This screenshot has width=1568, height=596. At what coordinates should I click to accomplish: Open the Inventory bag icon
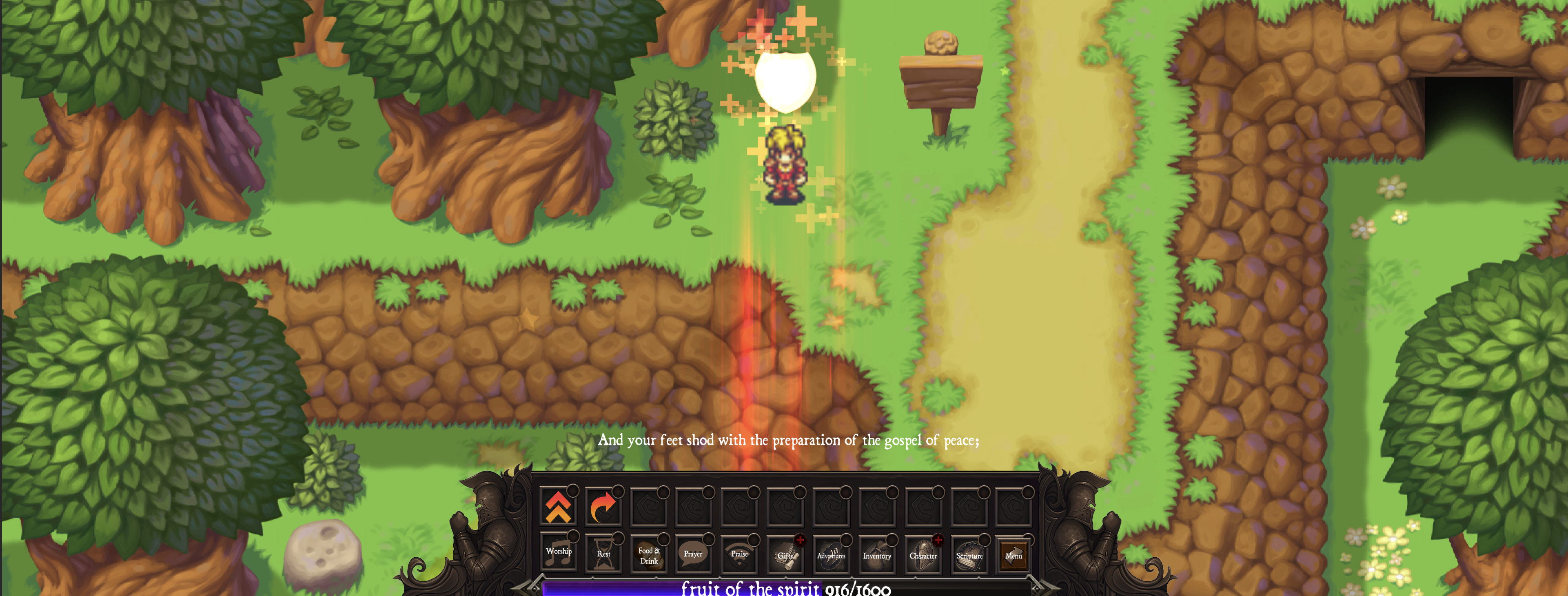coord(876,556)
